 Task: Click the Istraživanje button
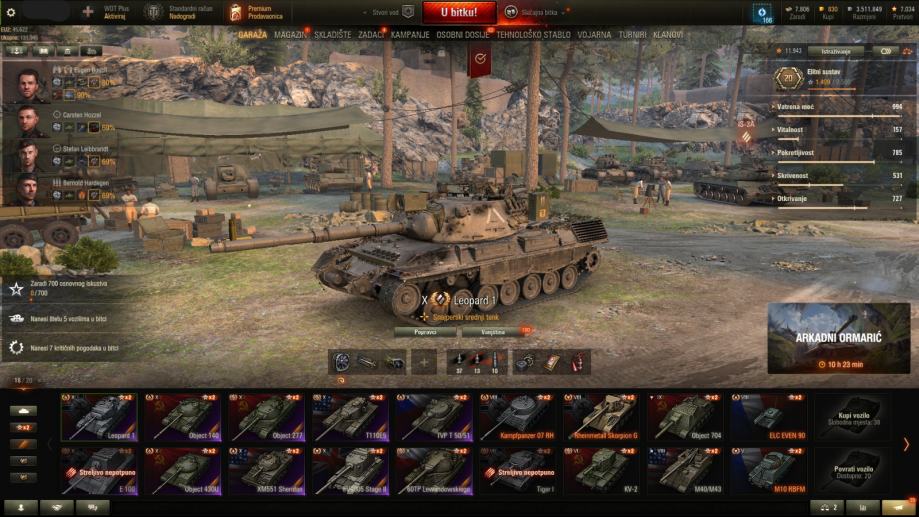(838, 51)
